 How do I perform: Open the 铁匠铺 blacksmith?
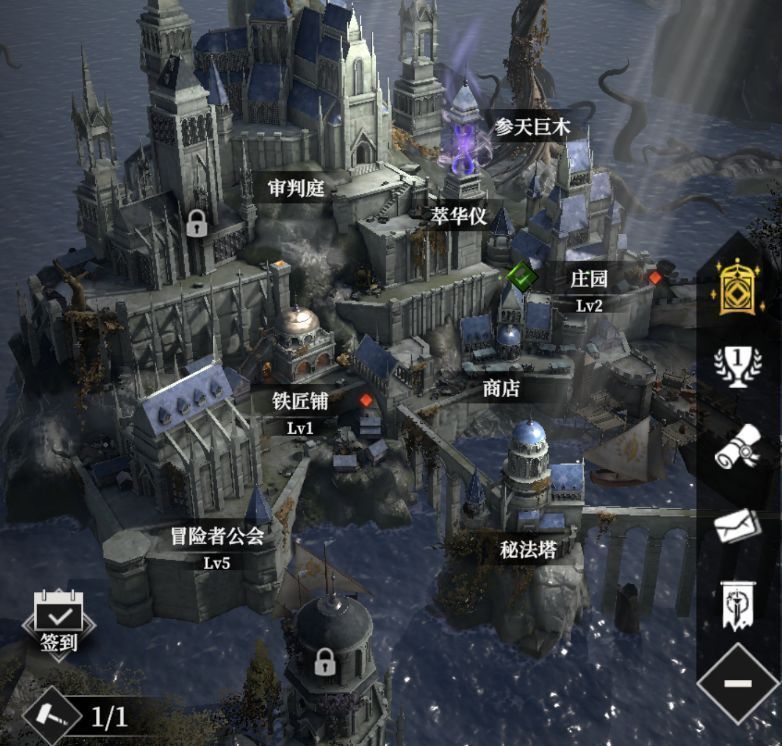301,401
